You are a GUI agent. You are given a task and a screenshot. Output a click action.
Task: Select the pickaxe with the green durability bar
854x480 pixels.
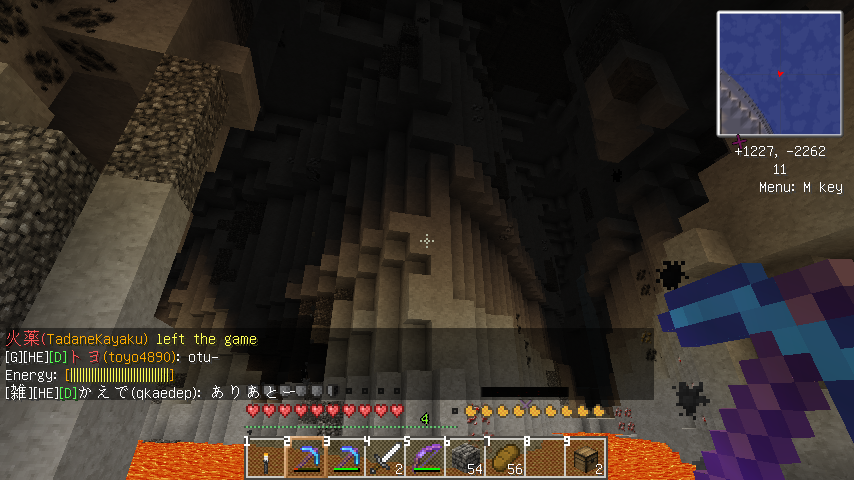(346, 459)
